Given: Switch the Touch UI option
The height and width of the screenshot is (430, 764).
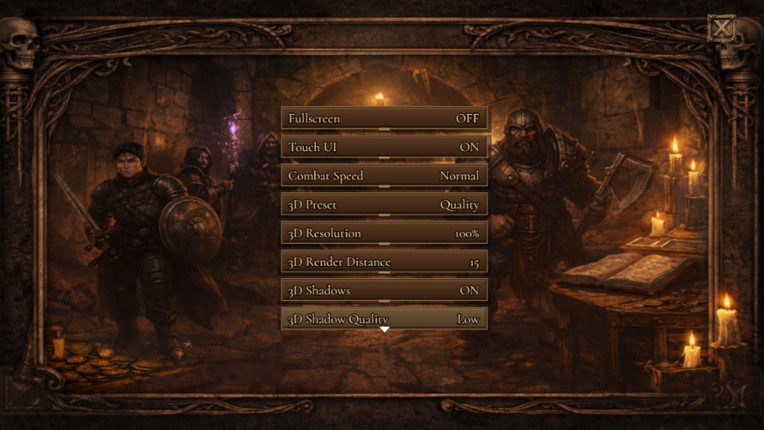Looking at the screenshot, I should pyautogui.click(x=384, y=147).
